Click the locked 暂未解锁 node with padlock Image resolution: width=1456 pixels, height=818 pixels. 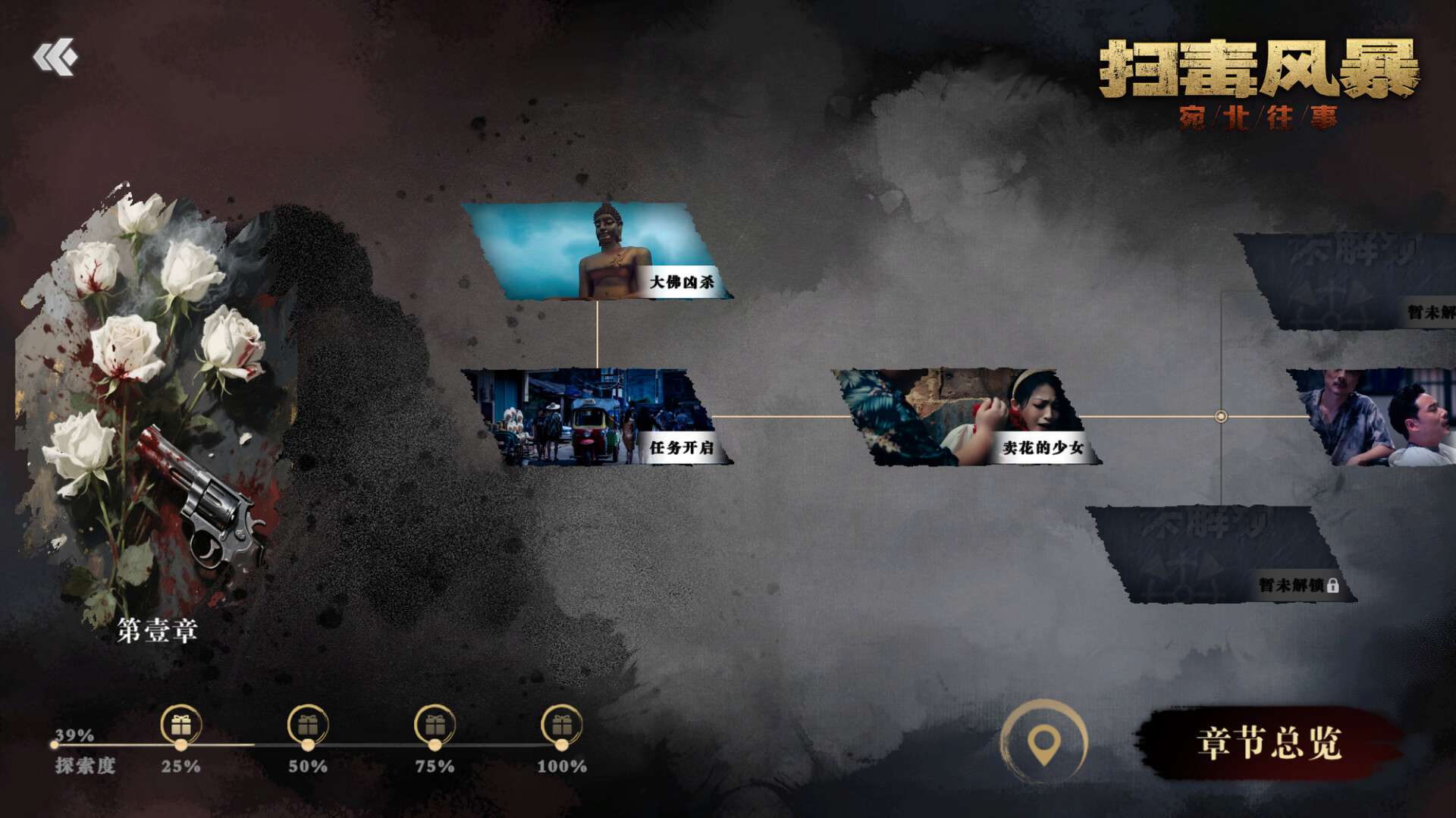[x=1221, y=555]
